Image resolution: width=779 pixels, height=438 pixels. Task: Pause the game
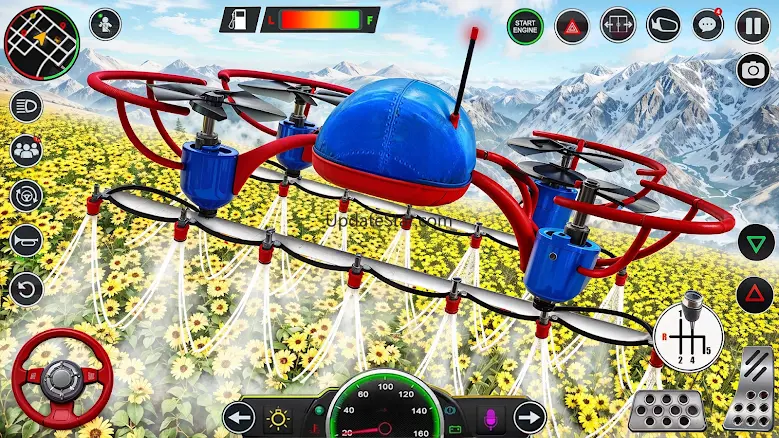click(753, 24)
